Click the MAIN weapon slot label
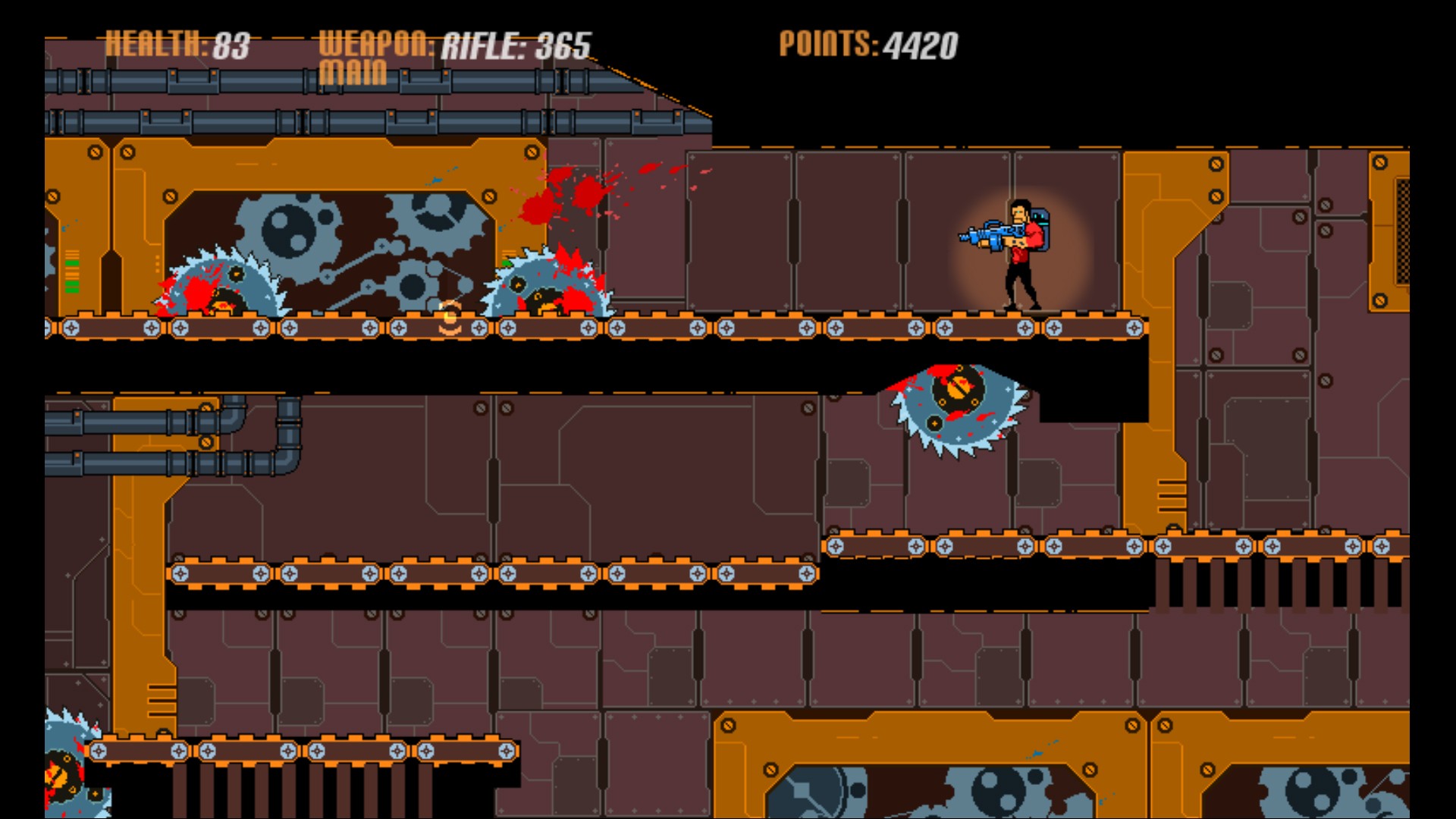 click(353, 74)
